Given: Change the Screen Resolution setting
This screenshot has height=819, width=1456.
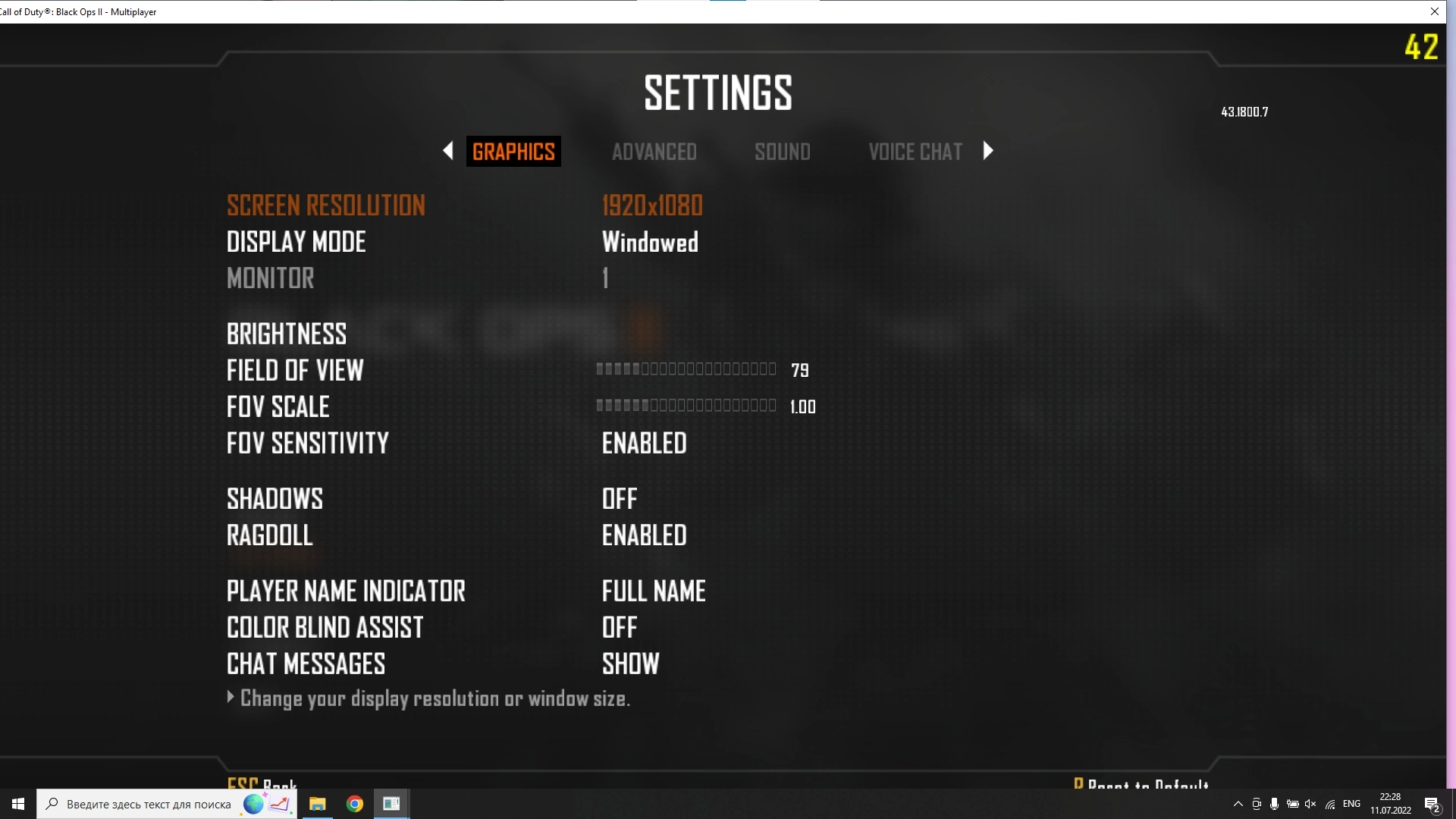Looking at the screenshot, I should 651,206.
